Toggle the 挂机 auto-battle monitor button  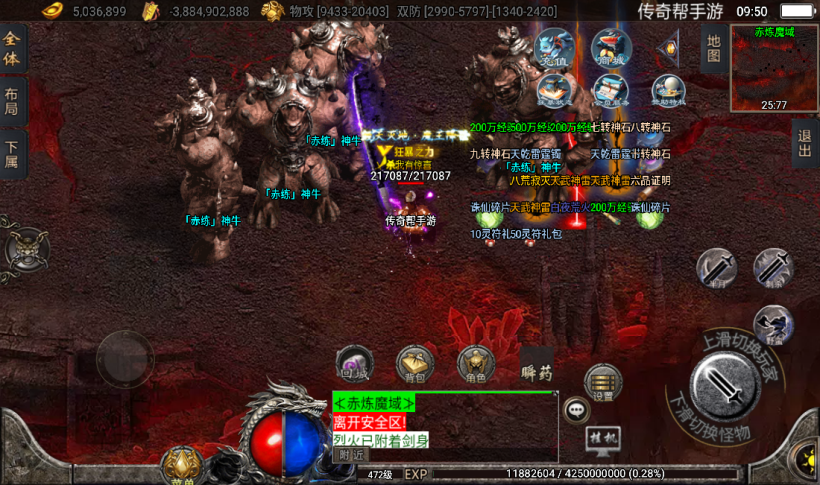pos(603,439)
